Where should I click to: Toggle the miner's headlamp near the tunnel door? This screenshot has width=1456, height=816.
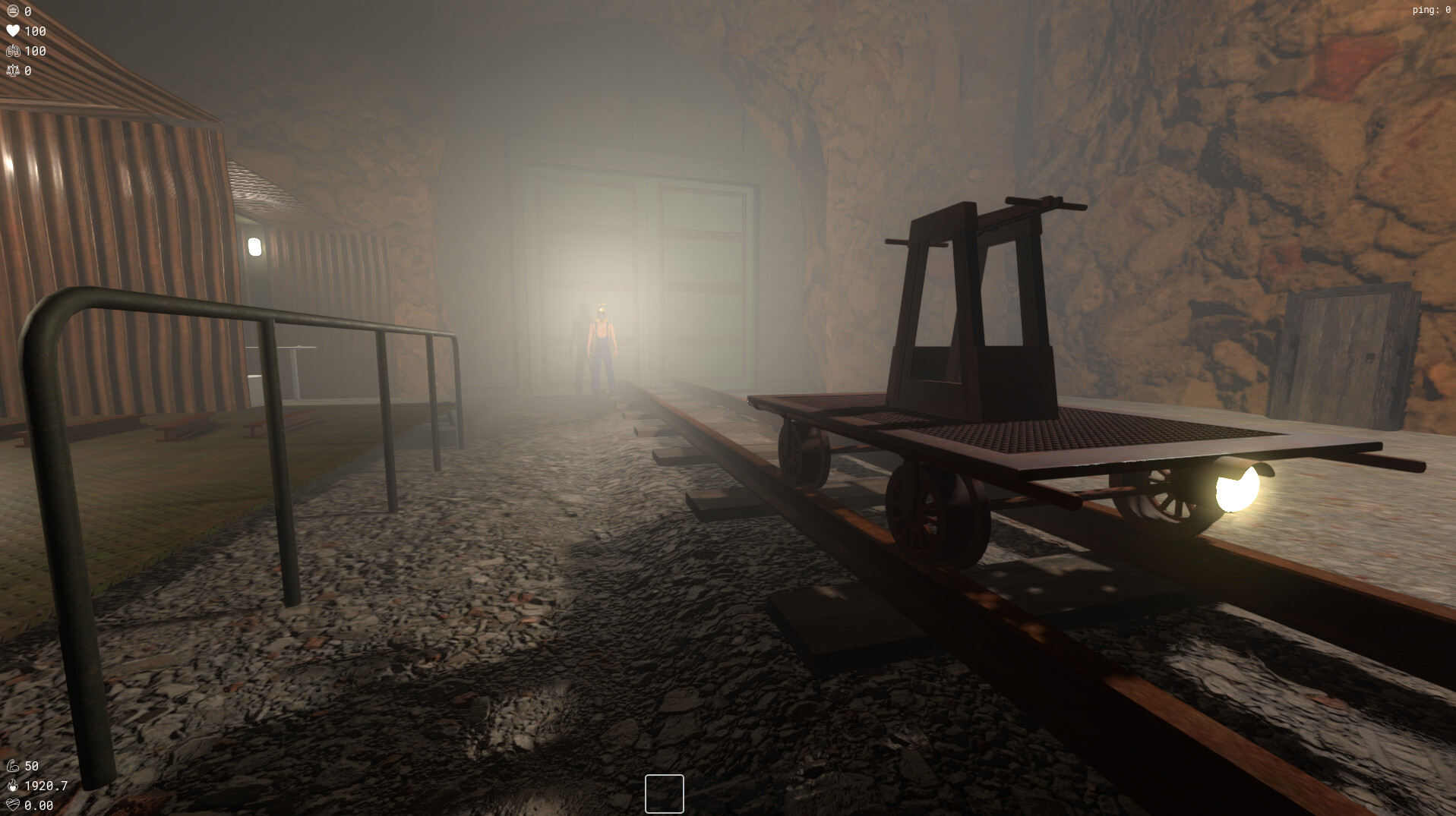pos(601,310)
